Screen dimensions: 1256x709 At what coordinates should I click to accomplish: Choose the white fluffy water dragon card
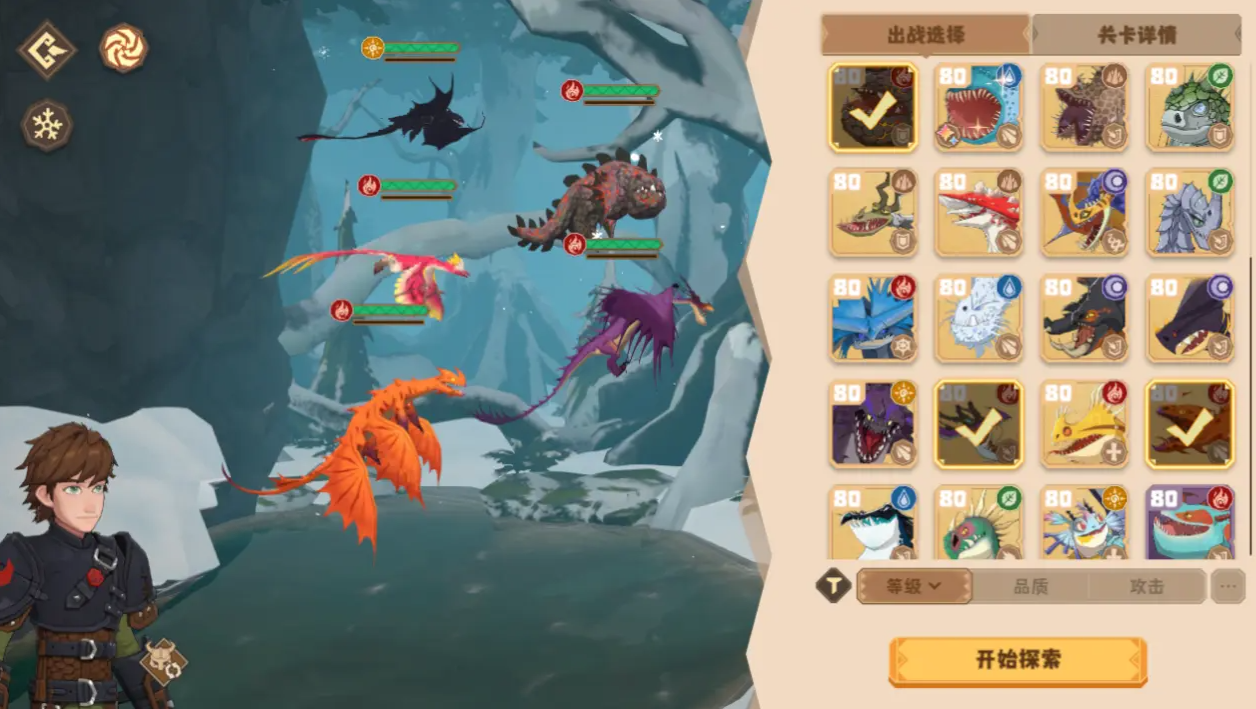[x=978, y=317]
